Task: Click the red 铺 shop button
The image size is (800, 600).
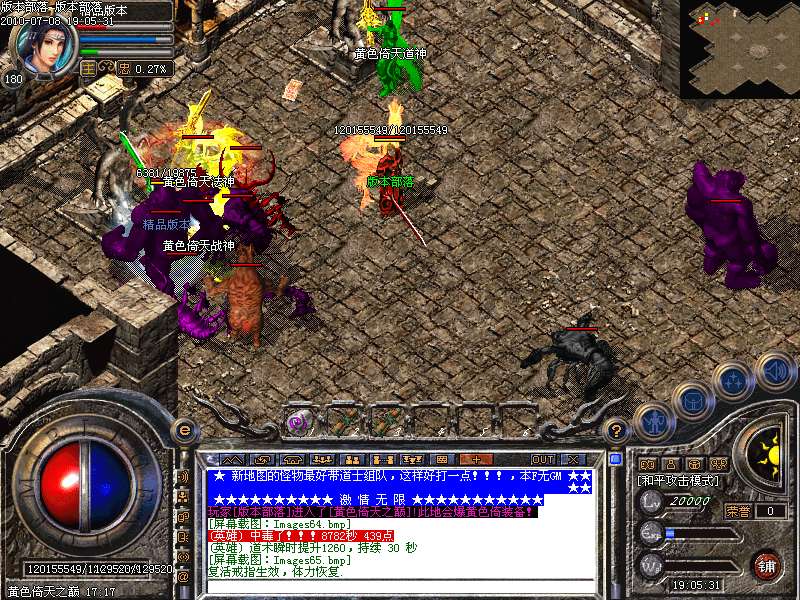Action: click(x=766, y=565)
